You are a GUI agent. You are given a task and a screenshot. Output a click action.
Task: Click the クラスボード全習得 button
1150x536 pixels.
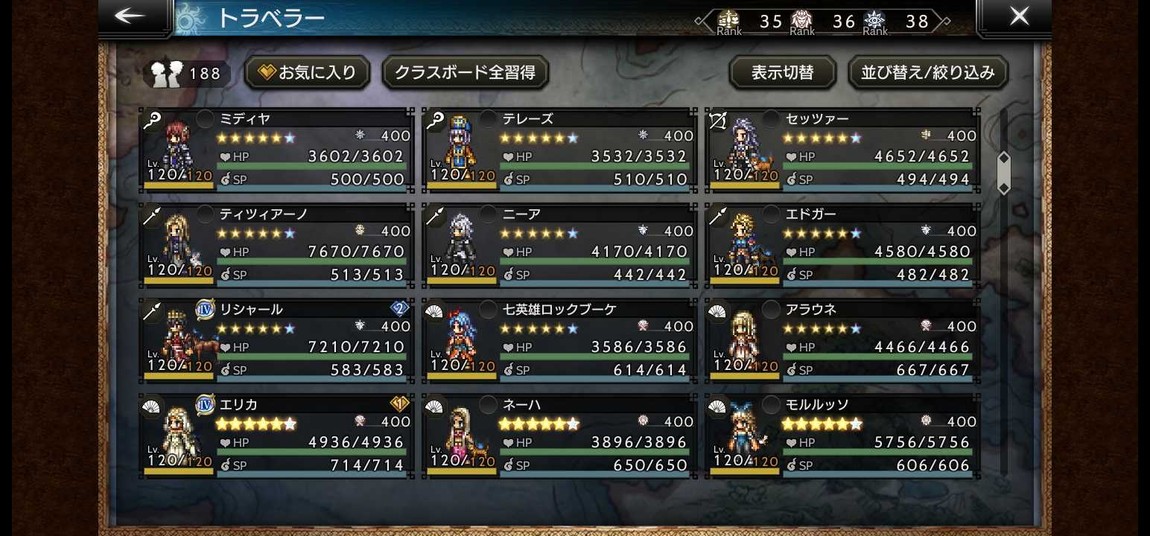[465, 72]
